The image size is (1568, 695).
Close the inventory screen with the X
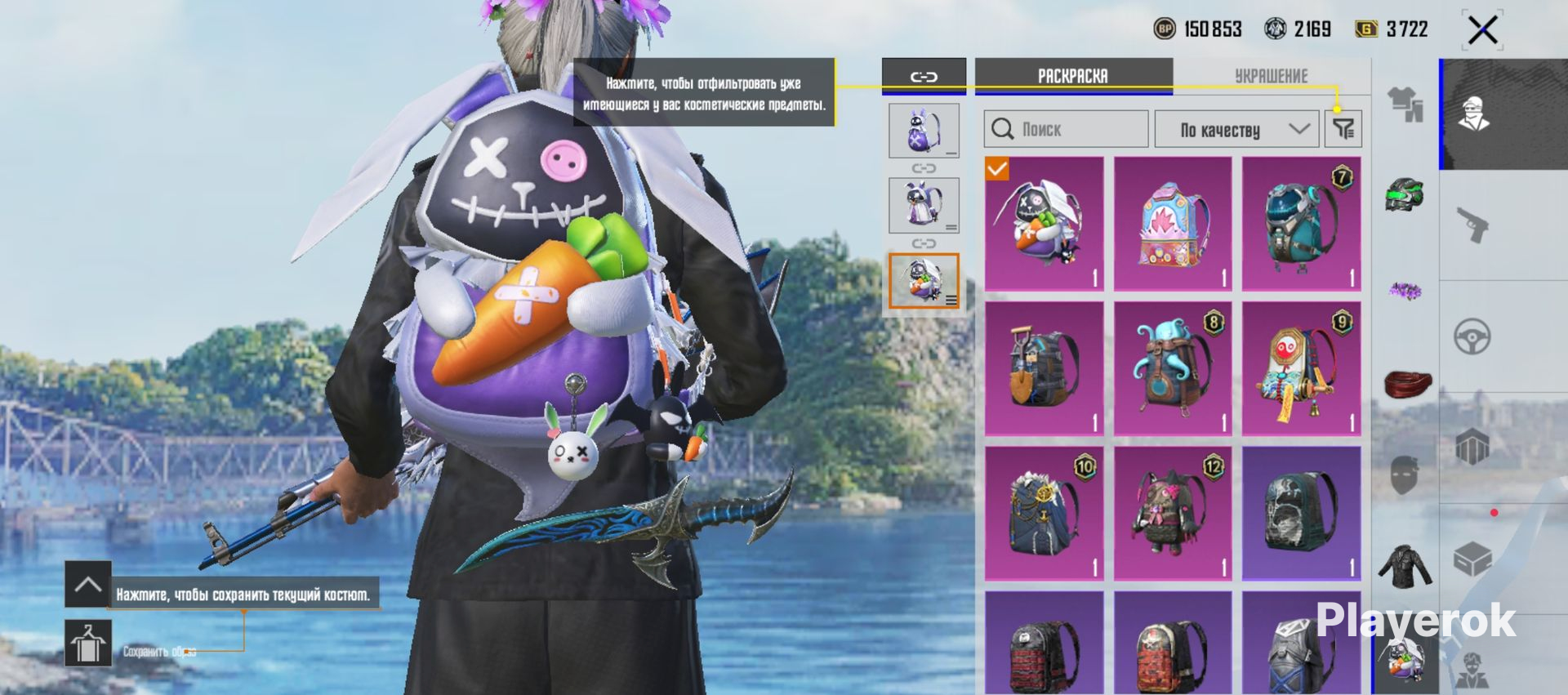click(1482, 31)
